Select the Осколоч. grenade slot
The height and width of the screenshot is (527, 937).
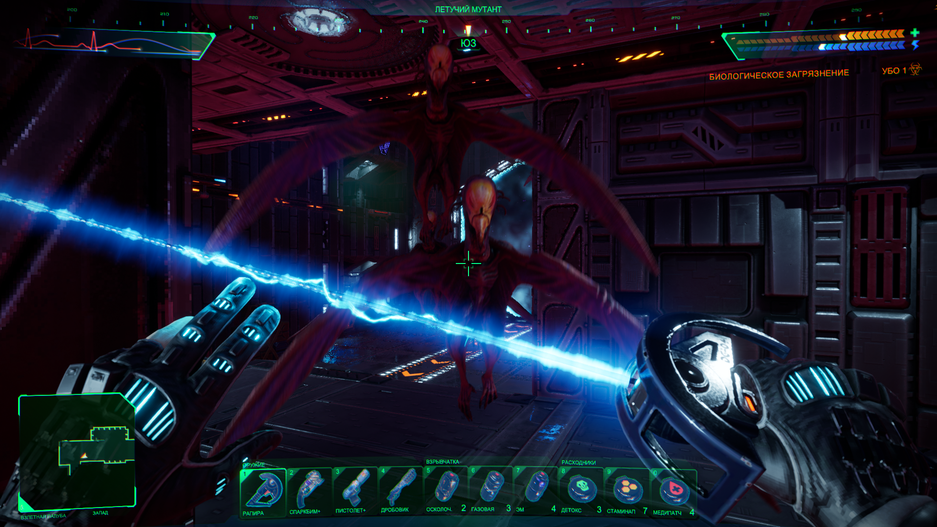click(444, 490)
